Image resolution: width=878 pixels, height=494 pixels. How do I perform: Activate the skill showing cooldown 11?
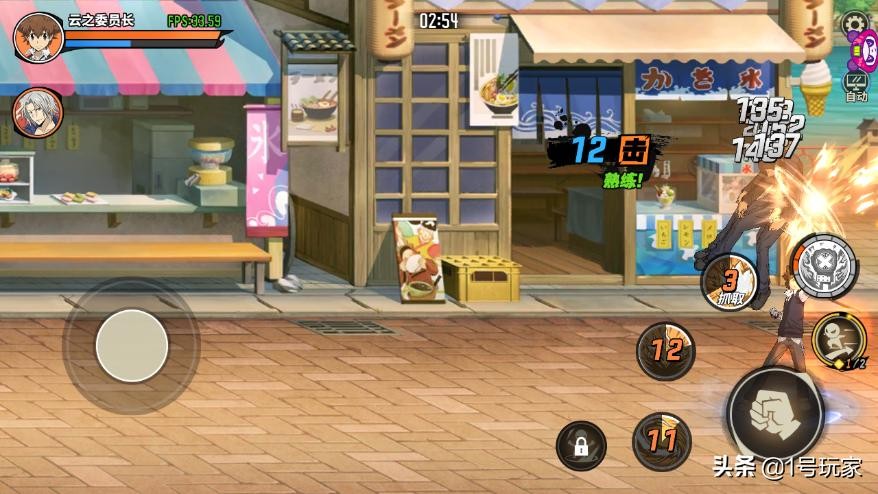click(660, 439)
